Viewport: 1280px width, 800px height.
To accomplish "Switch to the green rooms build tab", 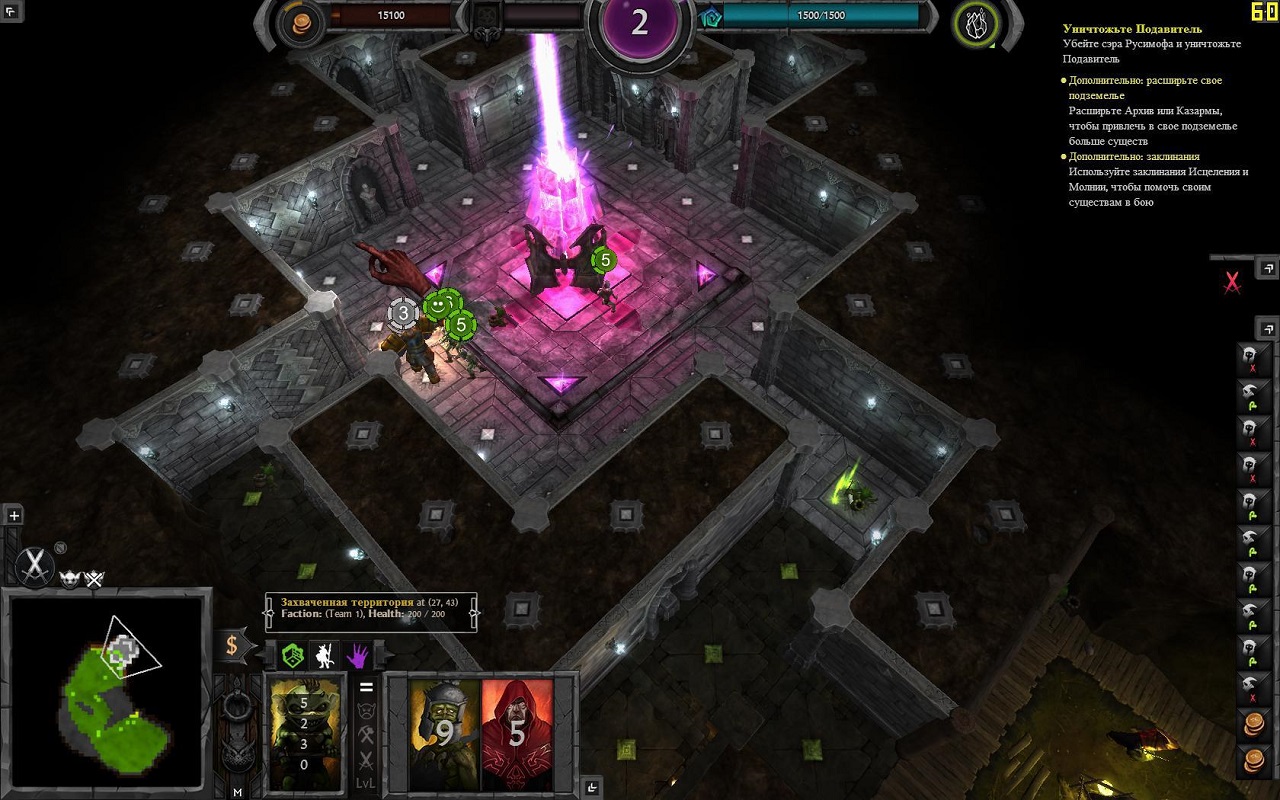I will [x=292, y=655].
